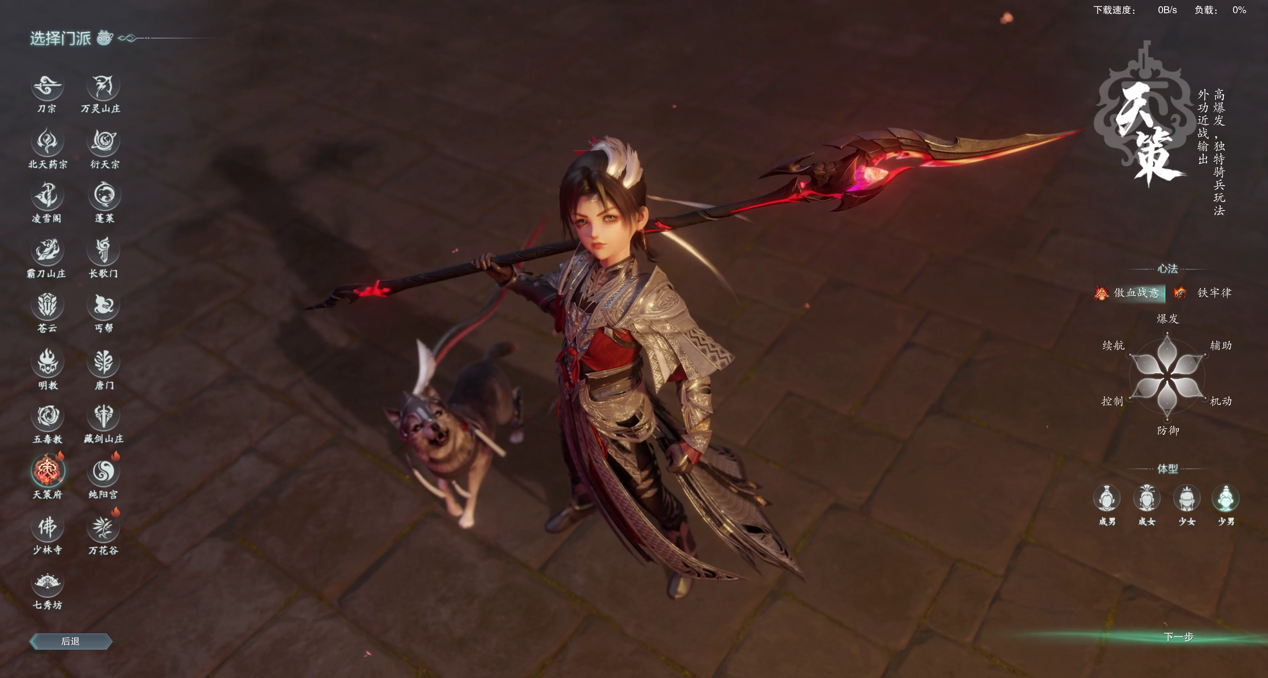Viewport: 1268px width, 678px height.
Task: Choose the 少林寺 sect
Action: pos(47,527)
